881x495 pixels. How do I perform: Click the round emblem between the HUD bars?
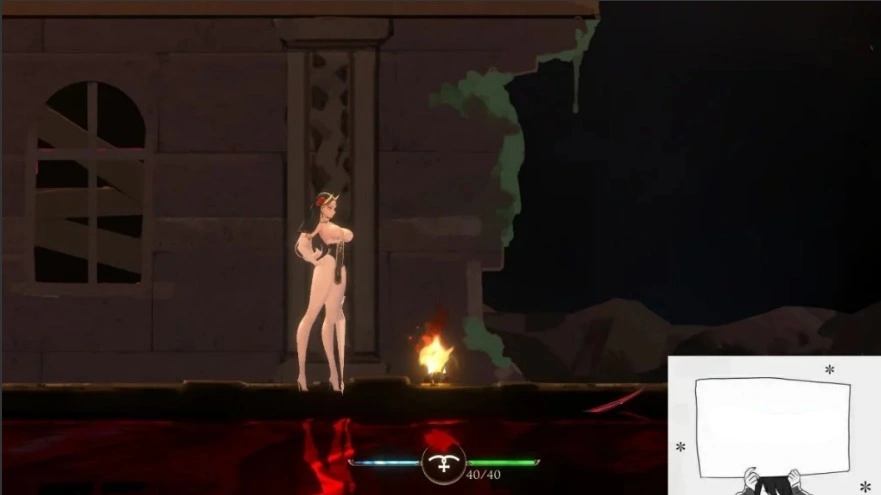443,463
